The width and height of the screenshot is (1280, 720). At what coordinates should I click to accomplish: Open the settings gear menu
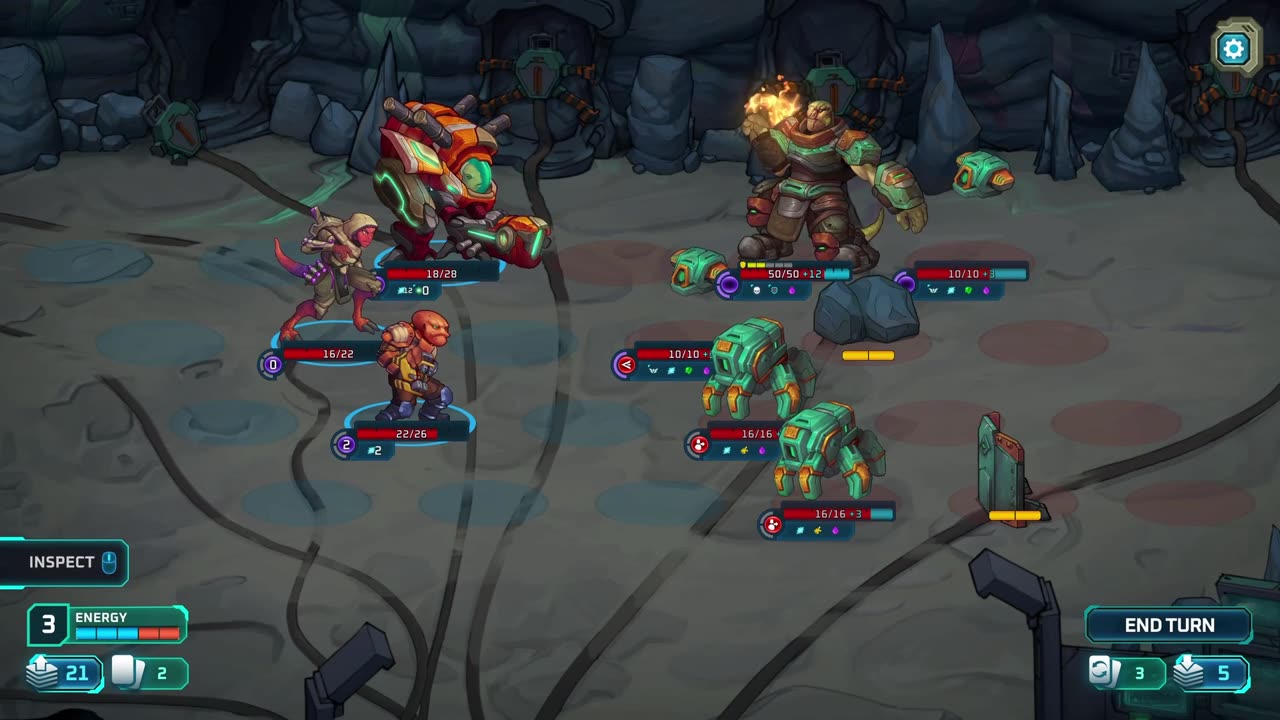1234,48
